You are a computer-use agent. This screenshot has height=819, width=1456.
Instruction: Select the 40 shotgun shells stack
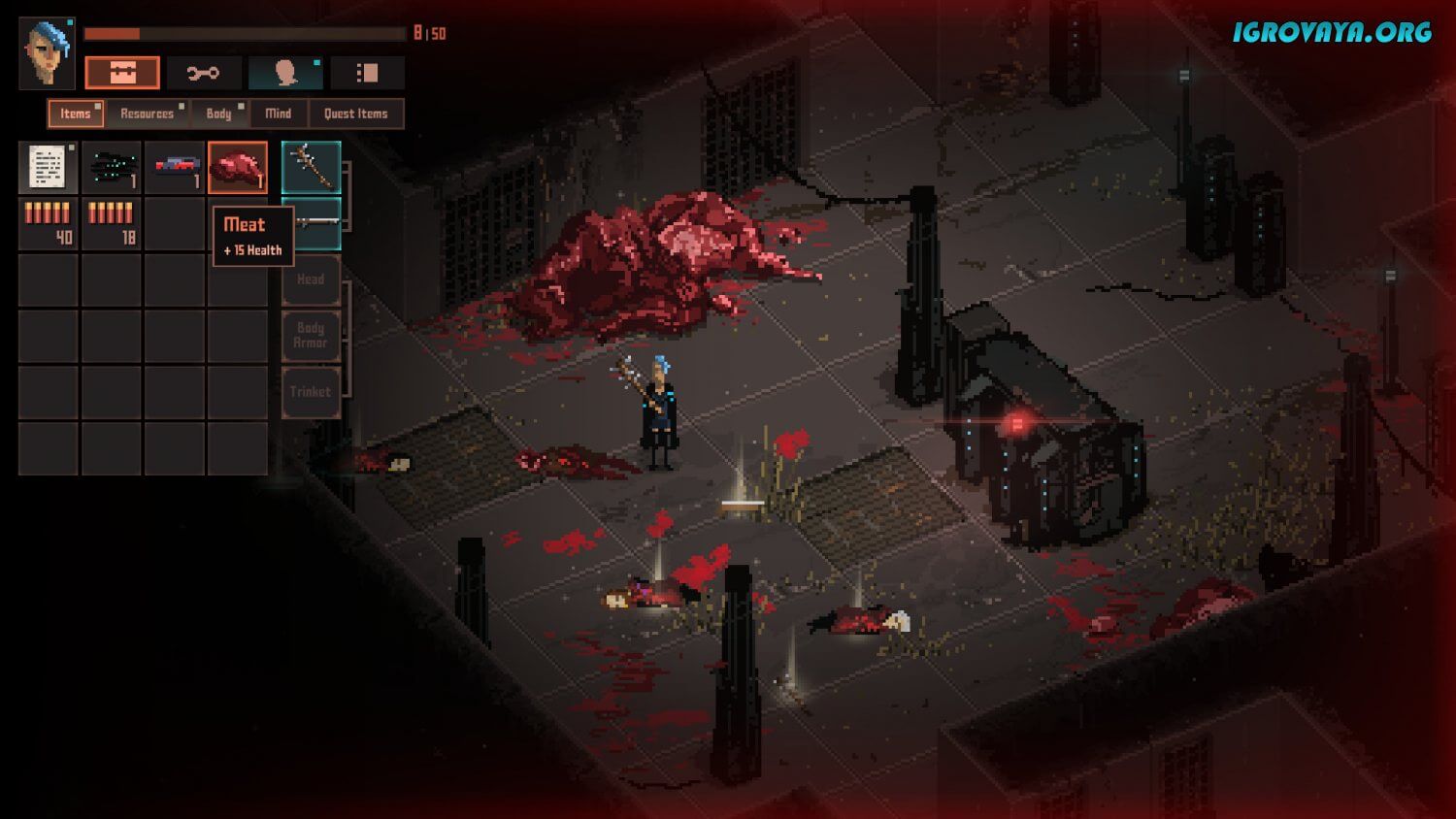pos(48,224)
